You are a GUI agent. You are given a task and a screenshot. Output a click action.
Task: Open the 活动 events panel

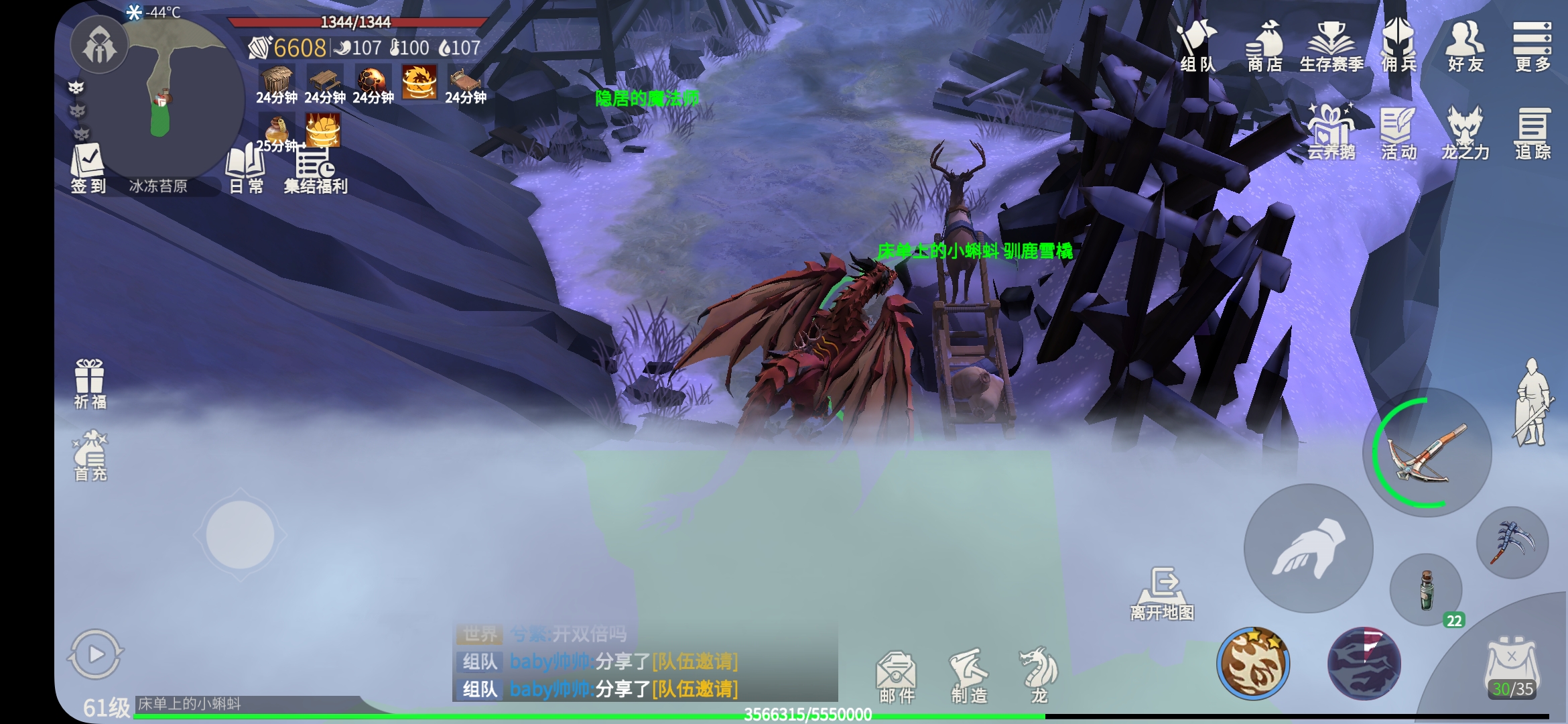(x=1398, y=133)
